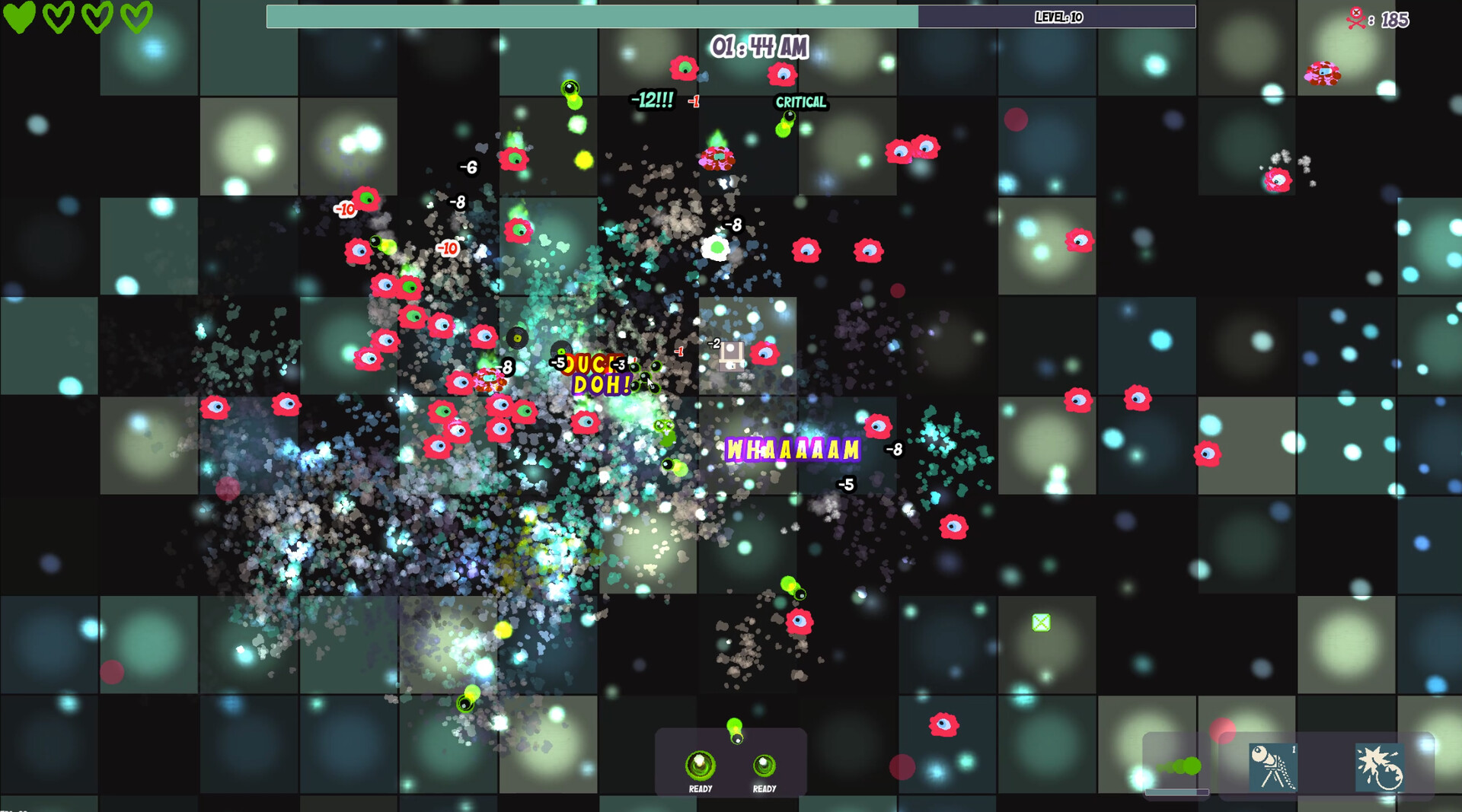
Task: Click the first filled green heart
Action: click(x=21, y=17)
